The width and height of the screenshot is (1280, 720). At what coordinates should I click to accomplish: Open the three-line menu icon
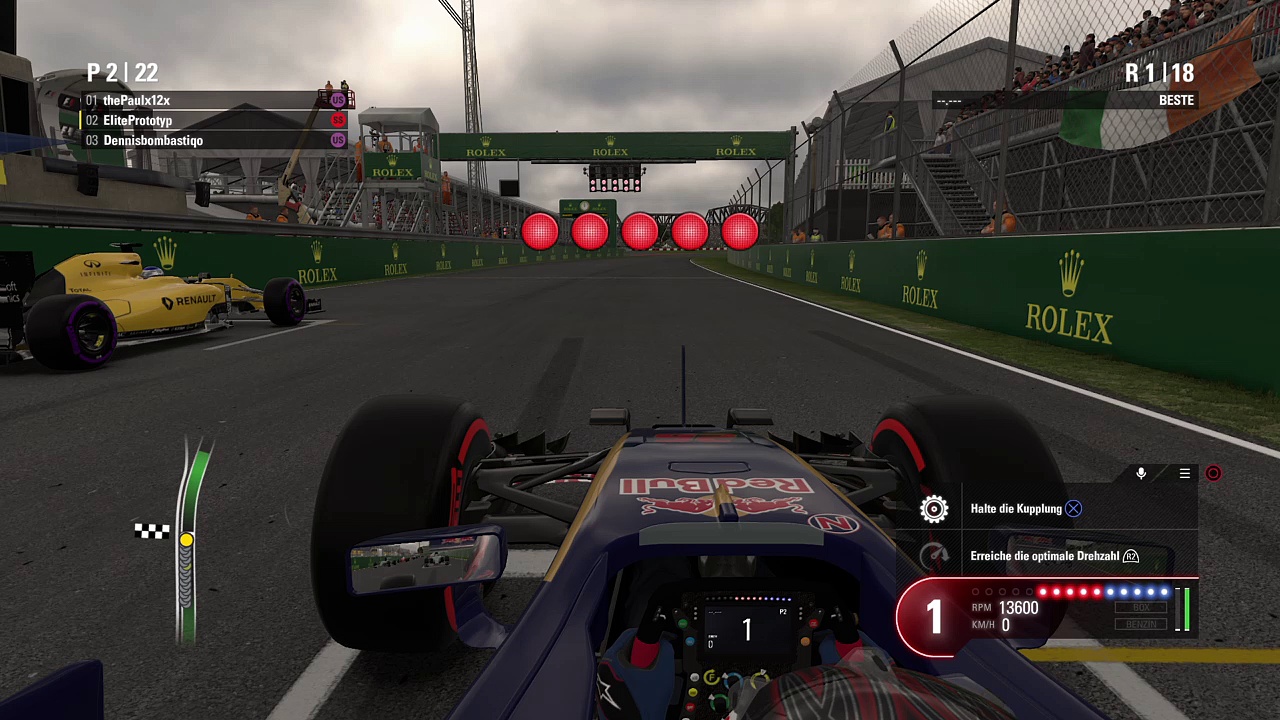click(1185, 474)
